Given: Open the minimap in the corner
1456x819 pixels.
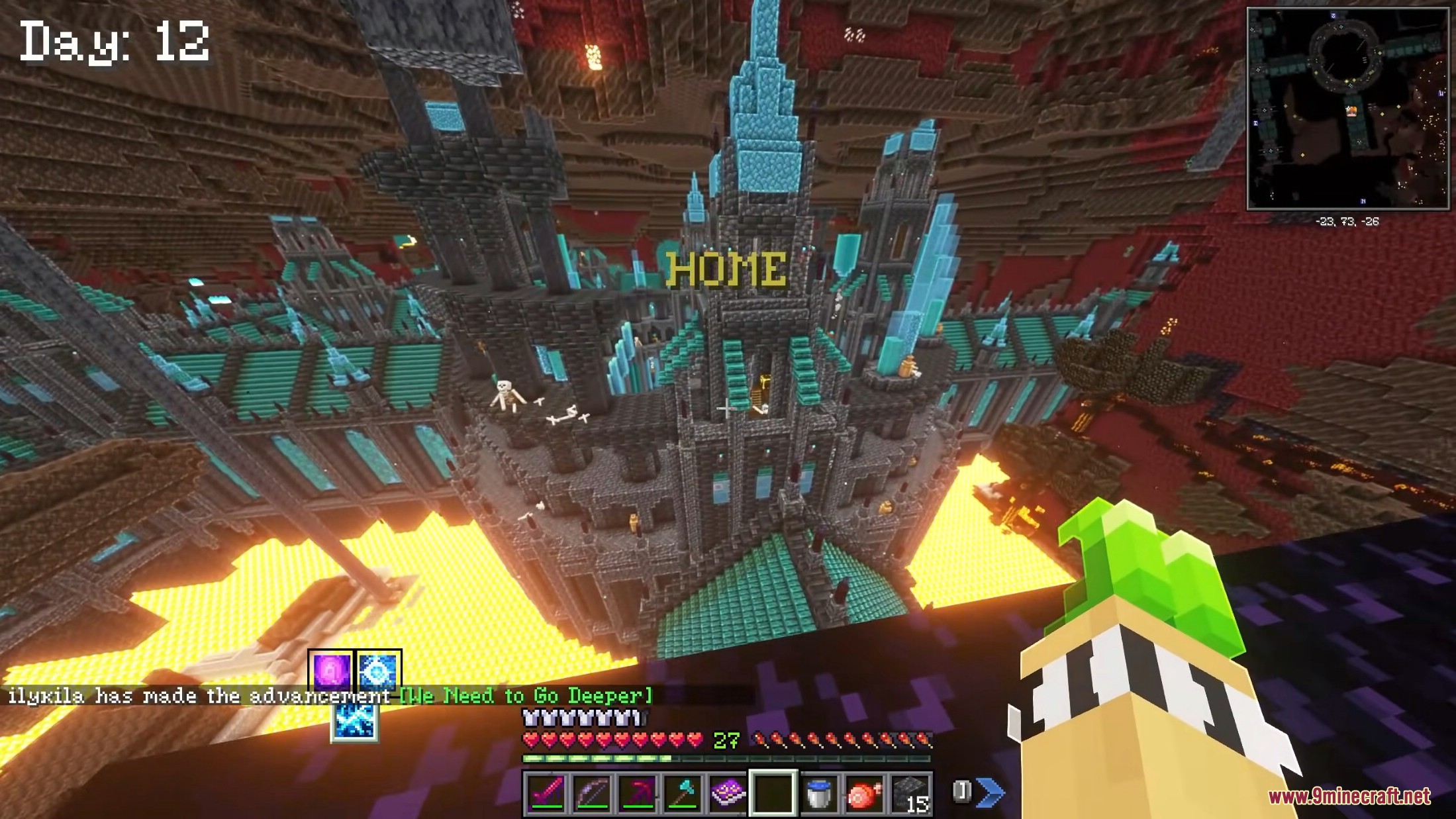Looking at the screenshot, I should pos(1347,109).
